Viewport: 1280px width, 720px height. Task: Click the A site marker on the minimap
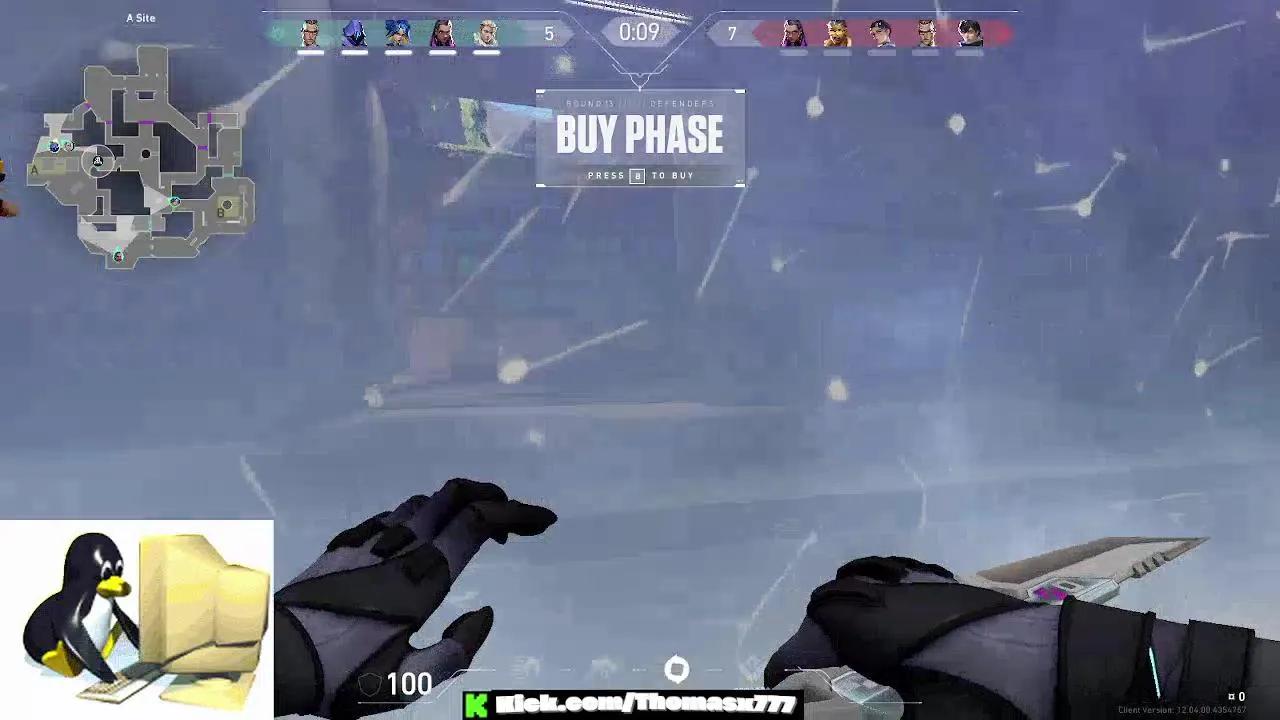click(x=33, y=170)
